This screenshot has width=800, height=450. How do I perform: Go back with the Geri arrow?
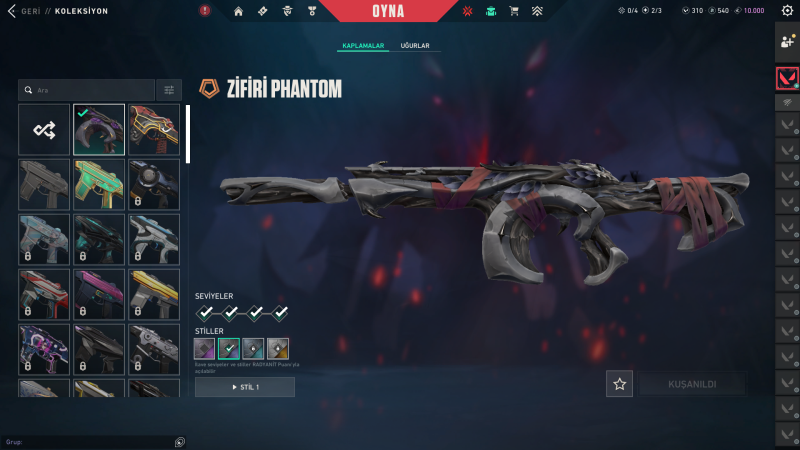point(11,11)
